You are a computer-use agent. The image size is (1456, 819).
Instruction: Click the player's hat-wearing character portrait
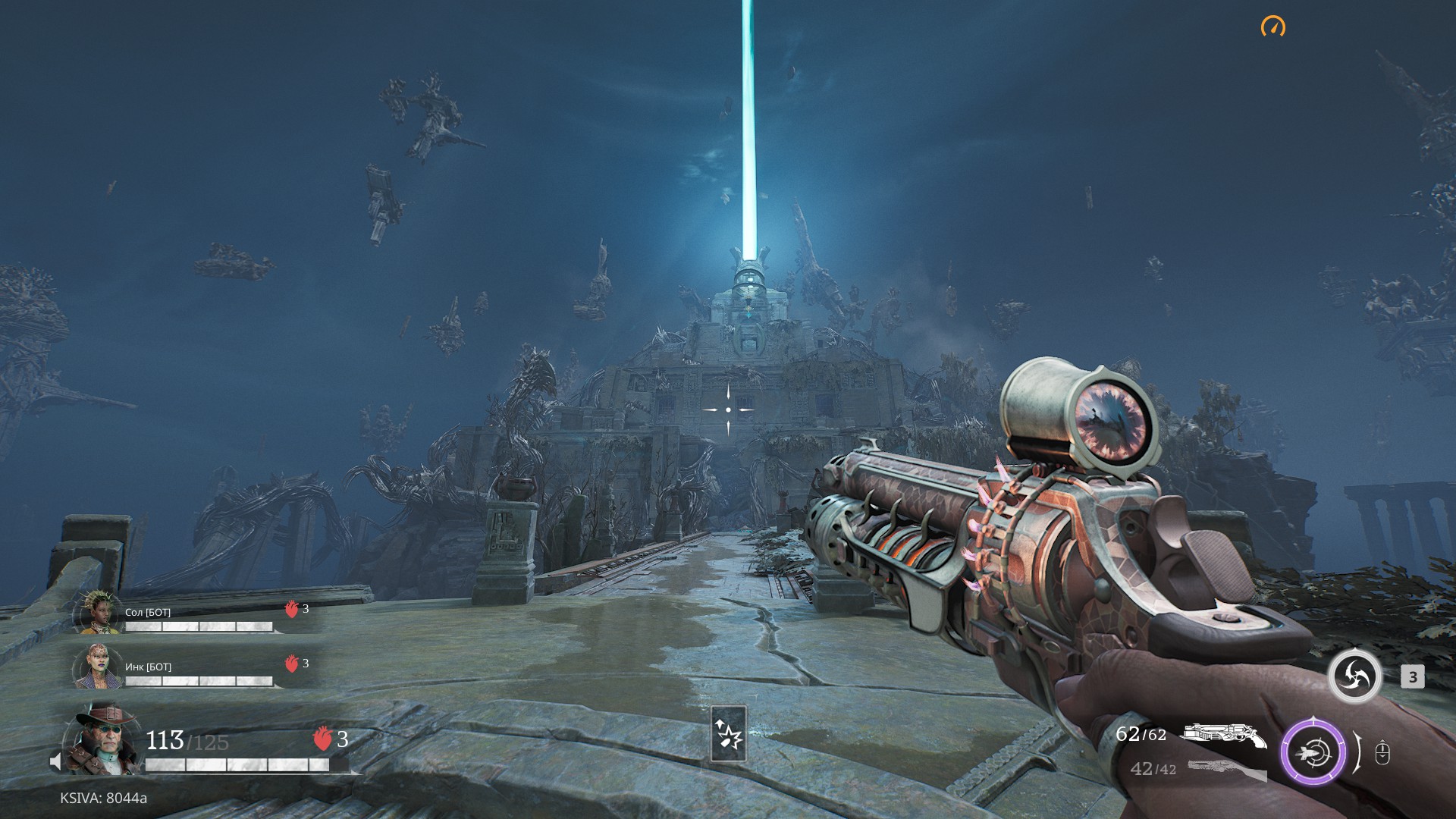[x=103, y=740]
